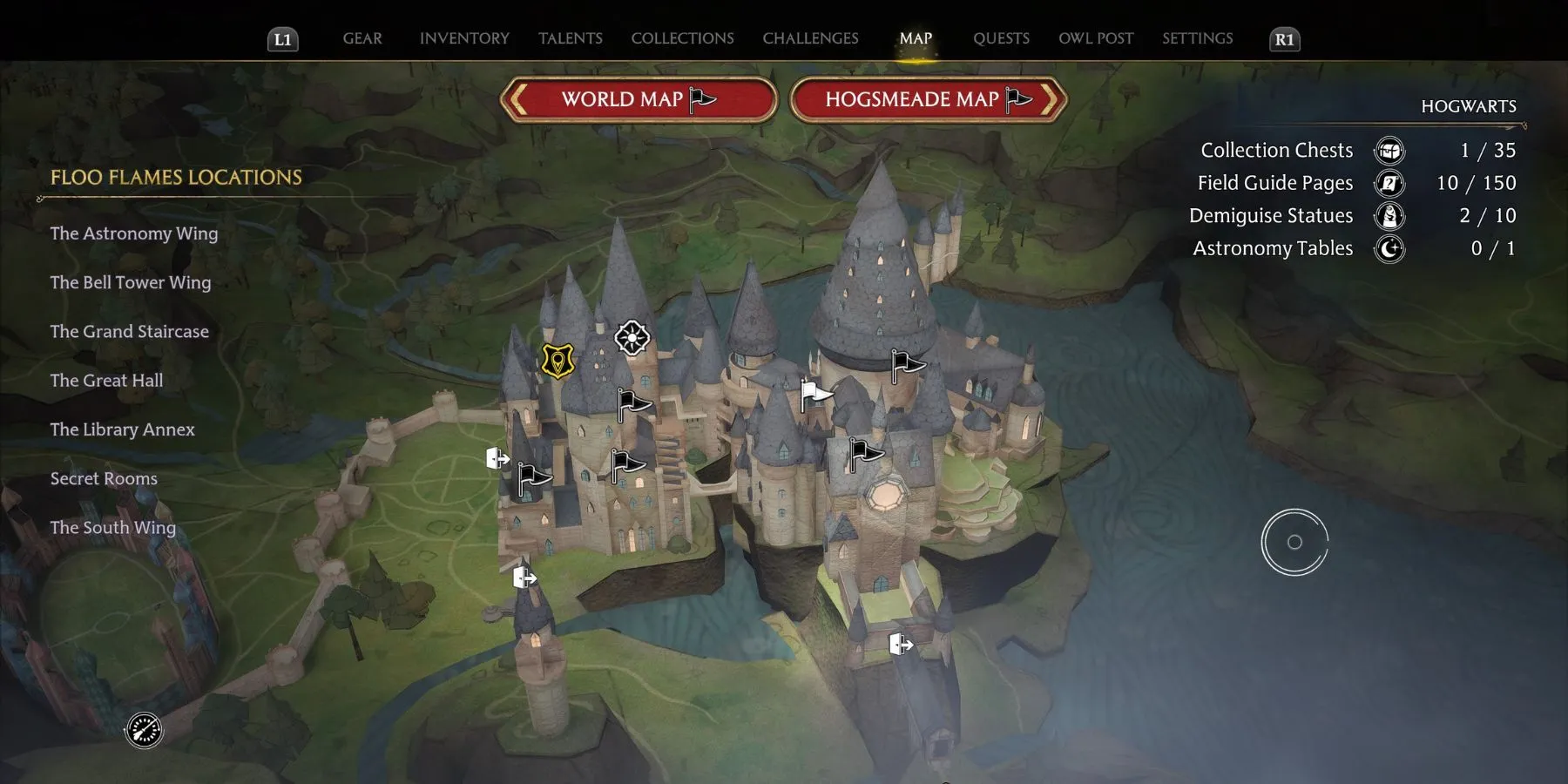
Task: Click the Collection Chests chest icon
Action: pyautogui.click(x=1389, y=151)
